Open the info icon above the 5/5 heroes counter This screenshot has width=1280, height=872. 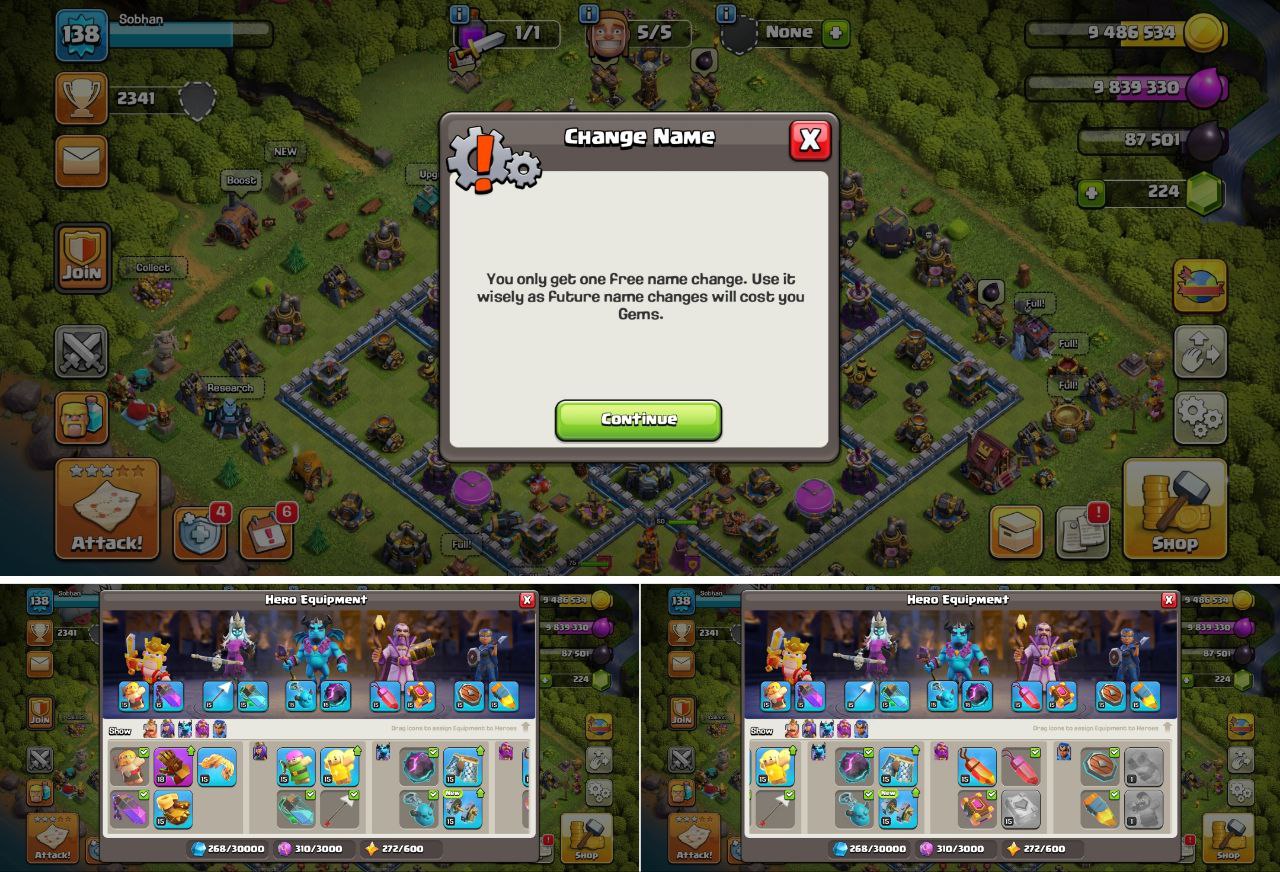(x=589, y=14)
